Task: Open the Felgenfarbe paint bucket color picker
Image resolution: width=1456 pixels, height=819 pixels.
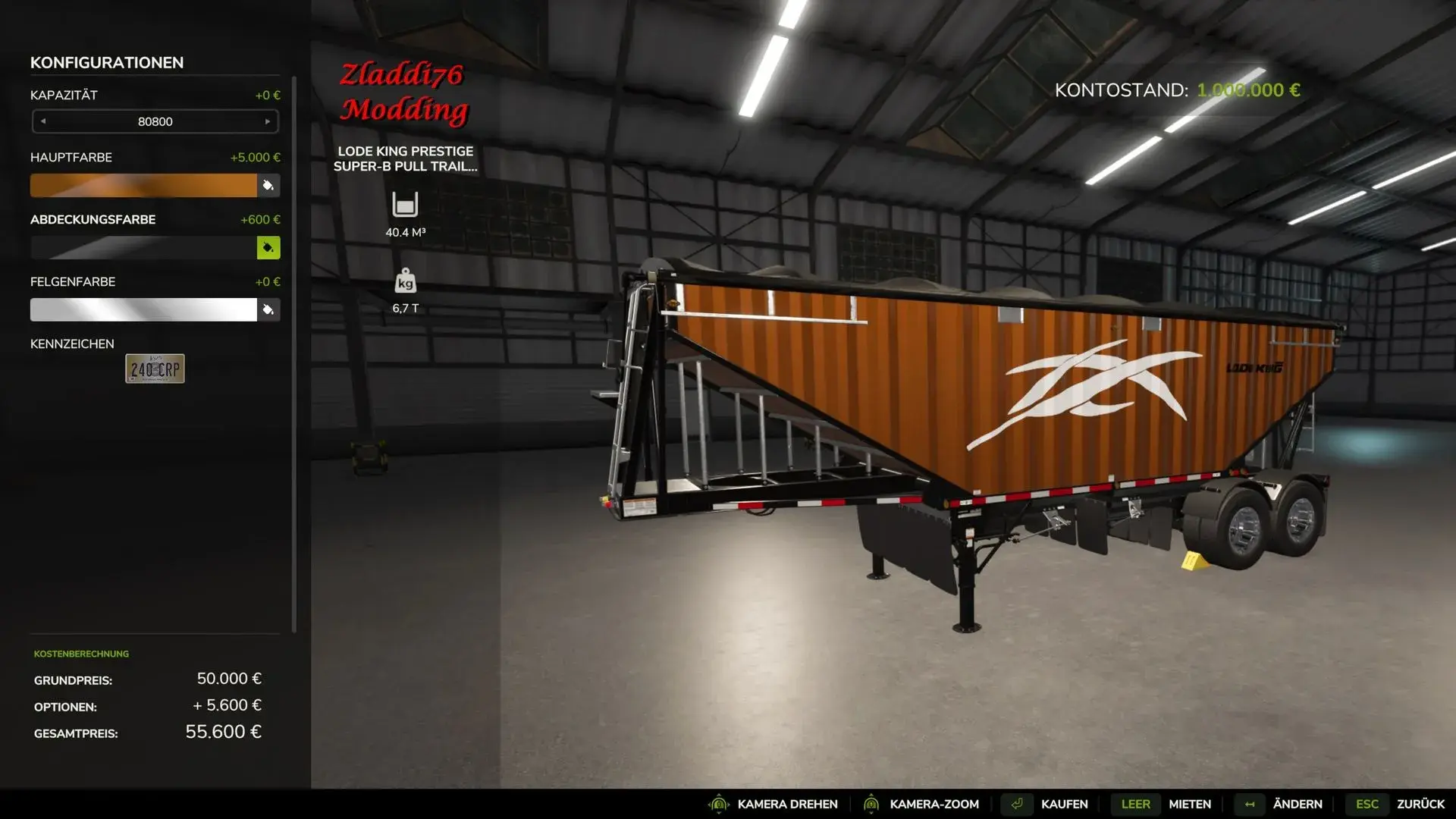Action: [x=269, y=309]
